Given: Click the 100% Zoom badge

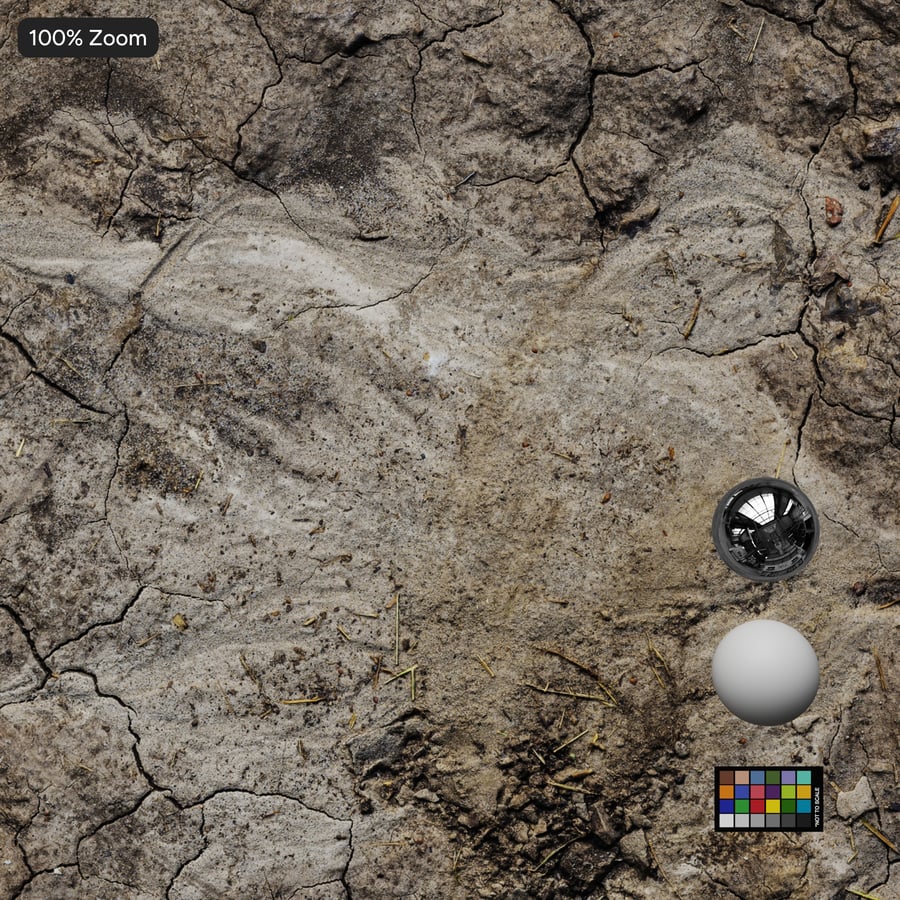Looking at the screenshot, I should coord(88,38).
